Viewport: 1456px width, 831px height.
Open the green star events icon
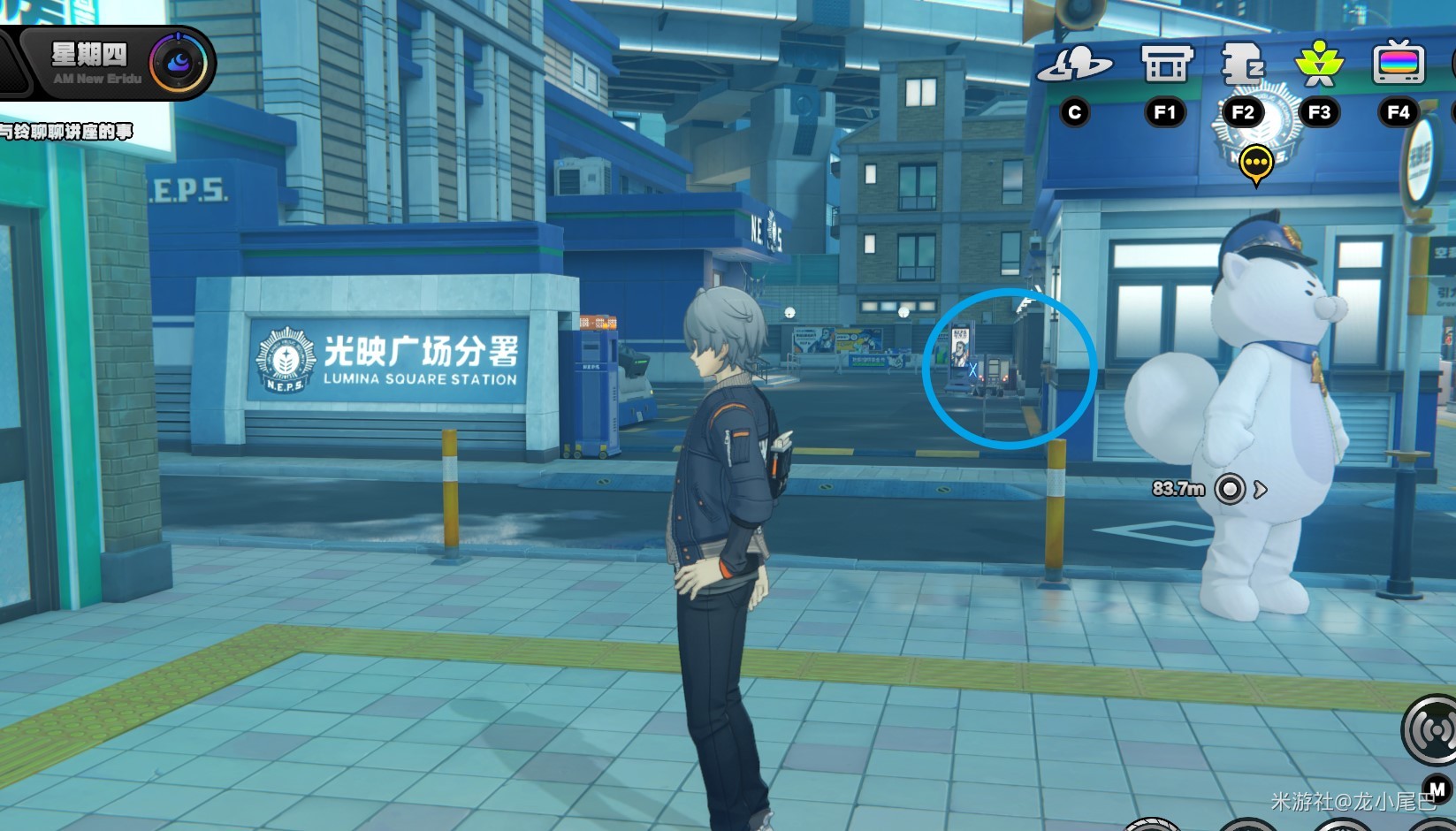(1319, 65)
